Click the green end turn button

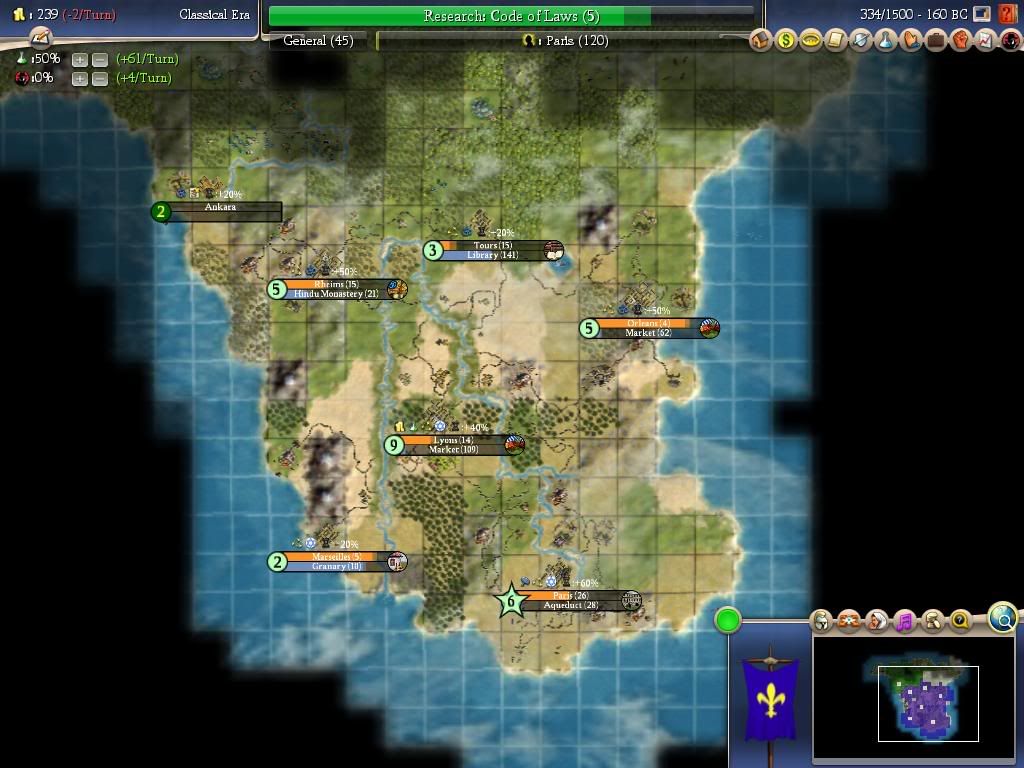[x=728, y=621]
